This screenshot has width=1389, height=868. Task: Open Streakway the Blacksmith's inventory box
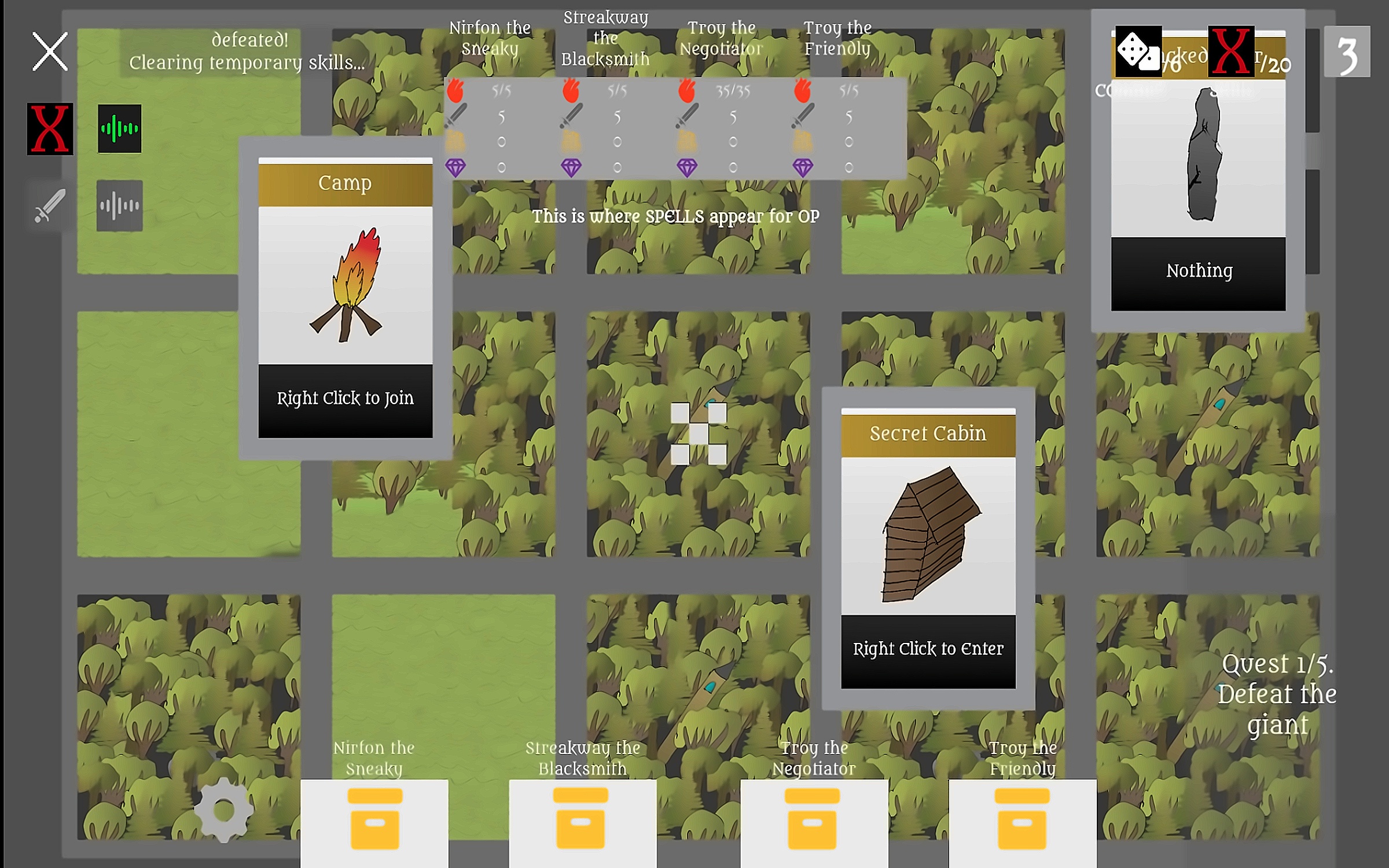click(581, 820)
